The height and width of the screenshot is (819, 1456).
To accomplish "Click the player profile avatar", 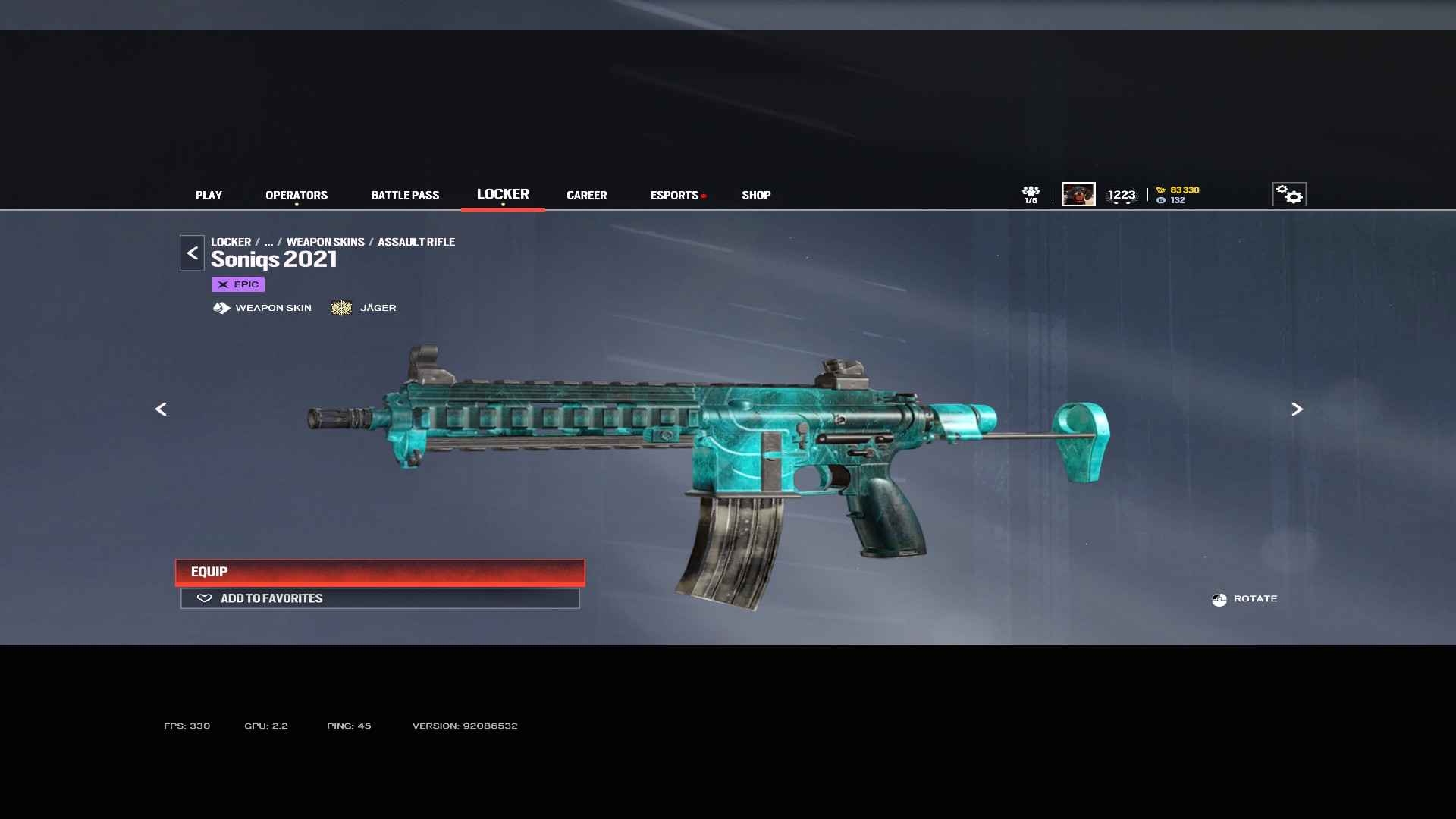I will pyautogui.click(x=1078, y=194).
